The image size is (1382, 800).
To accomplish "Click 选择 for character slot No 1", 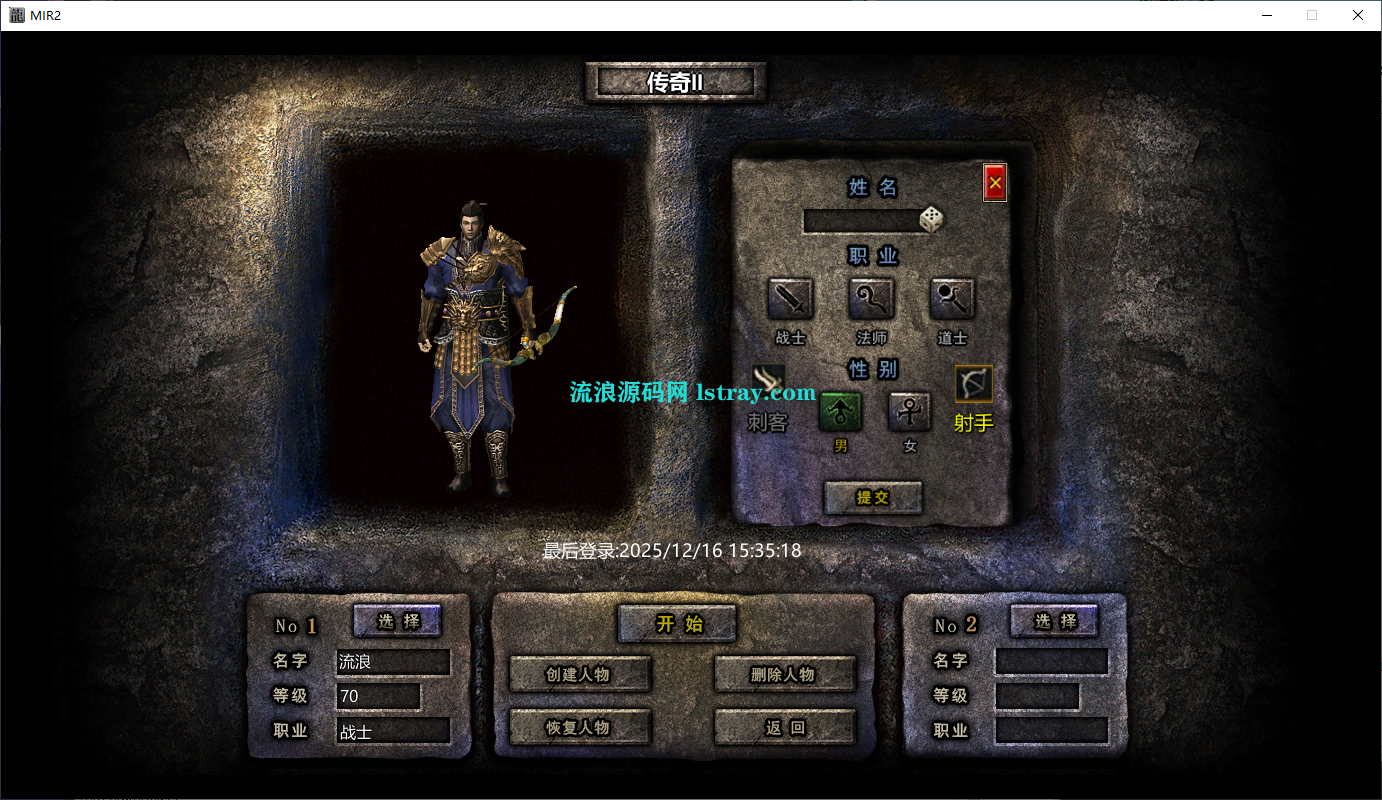I will coord(398,621).
